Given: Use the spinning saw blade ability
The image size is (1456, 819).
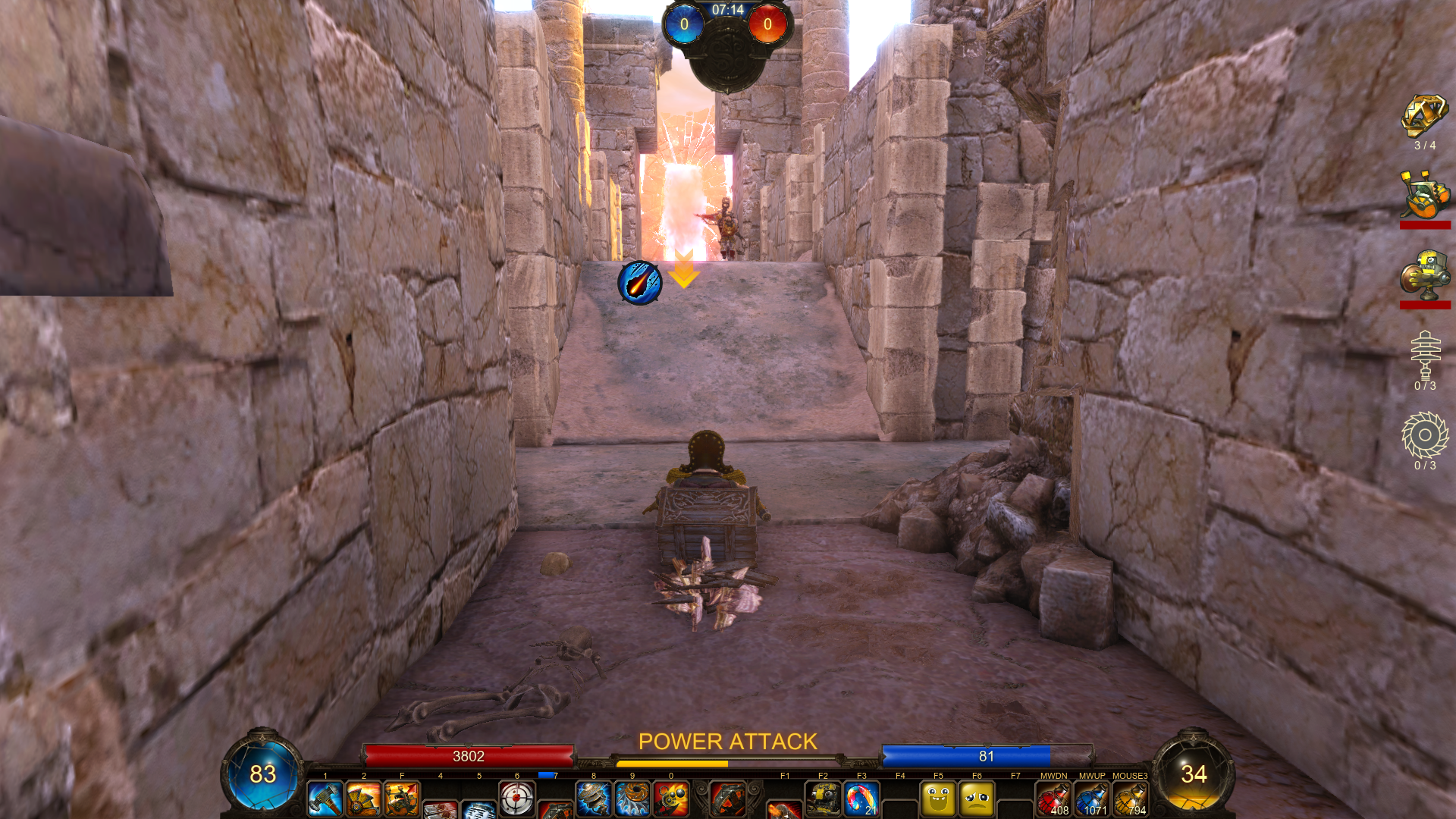Looking at the screenshot, I should 632,799.
